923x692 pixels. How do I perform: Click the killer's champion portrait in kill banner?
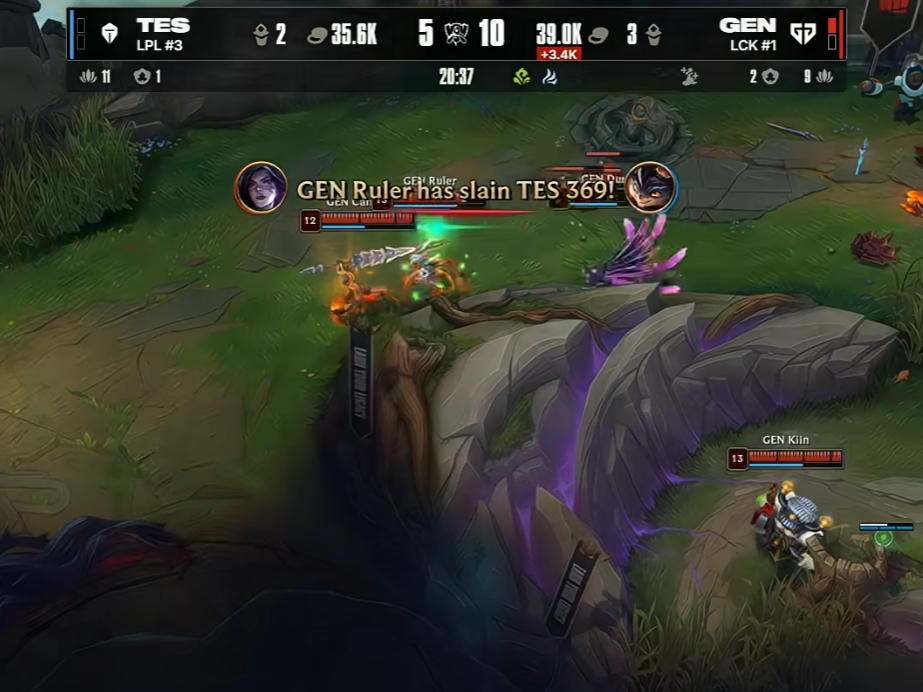pos(261,188)
